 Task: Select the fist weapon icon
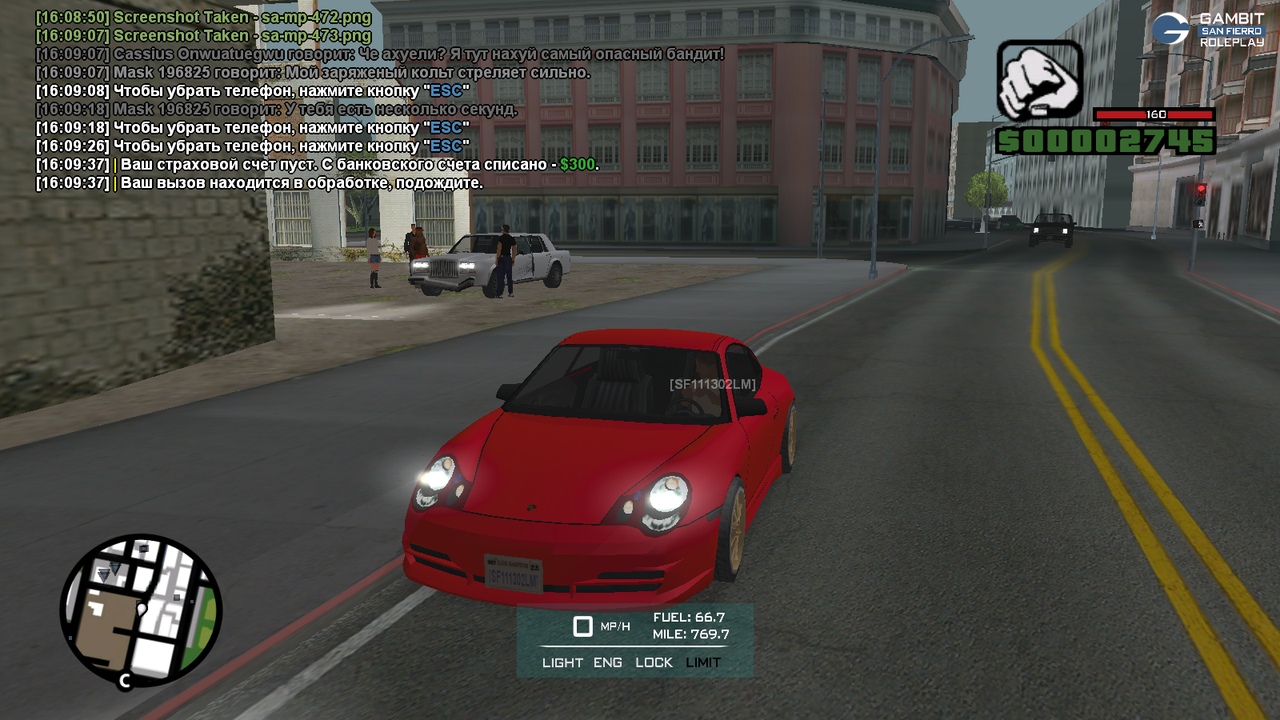[x=1040, y=81]
